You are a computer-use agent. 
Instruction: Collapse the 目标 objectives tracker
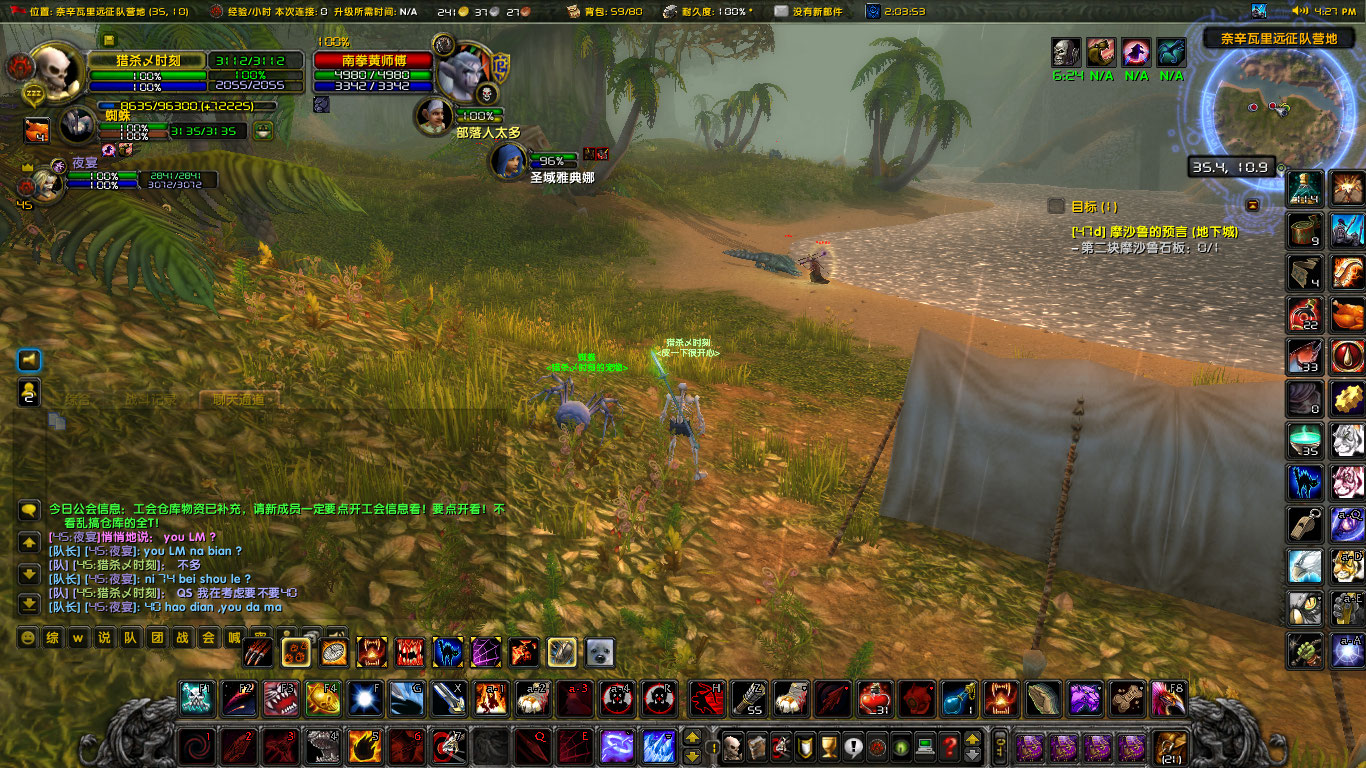(1057, 206)
